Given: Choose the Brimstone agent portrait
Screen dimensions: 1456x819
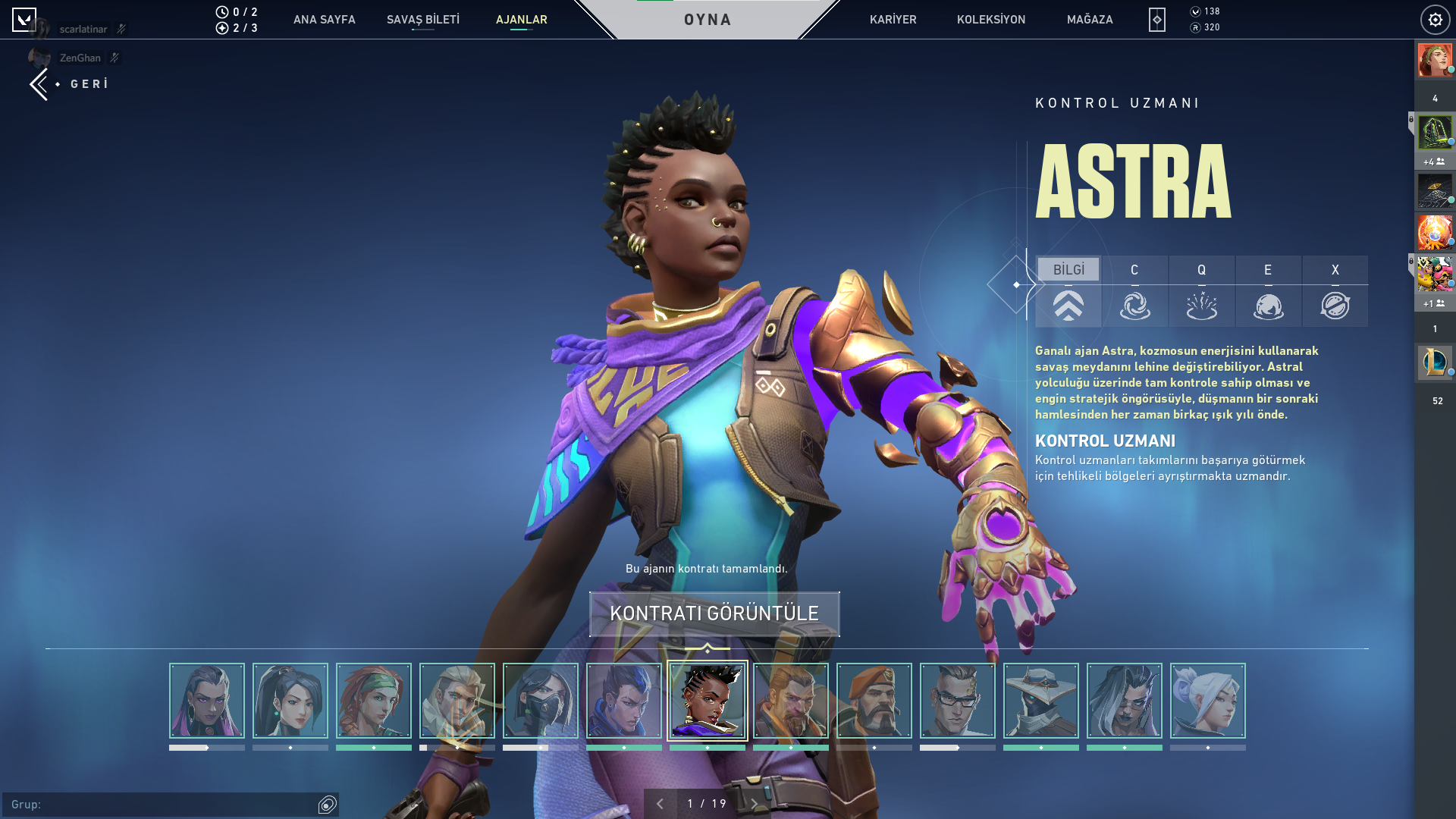Looking at the screenshot, I should (874, 701).
